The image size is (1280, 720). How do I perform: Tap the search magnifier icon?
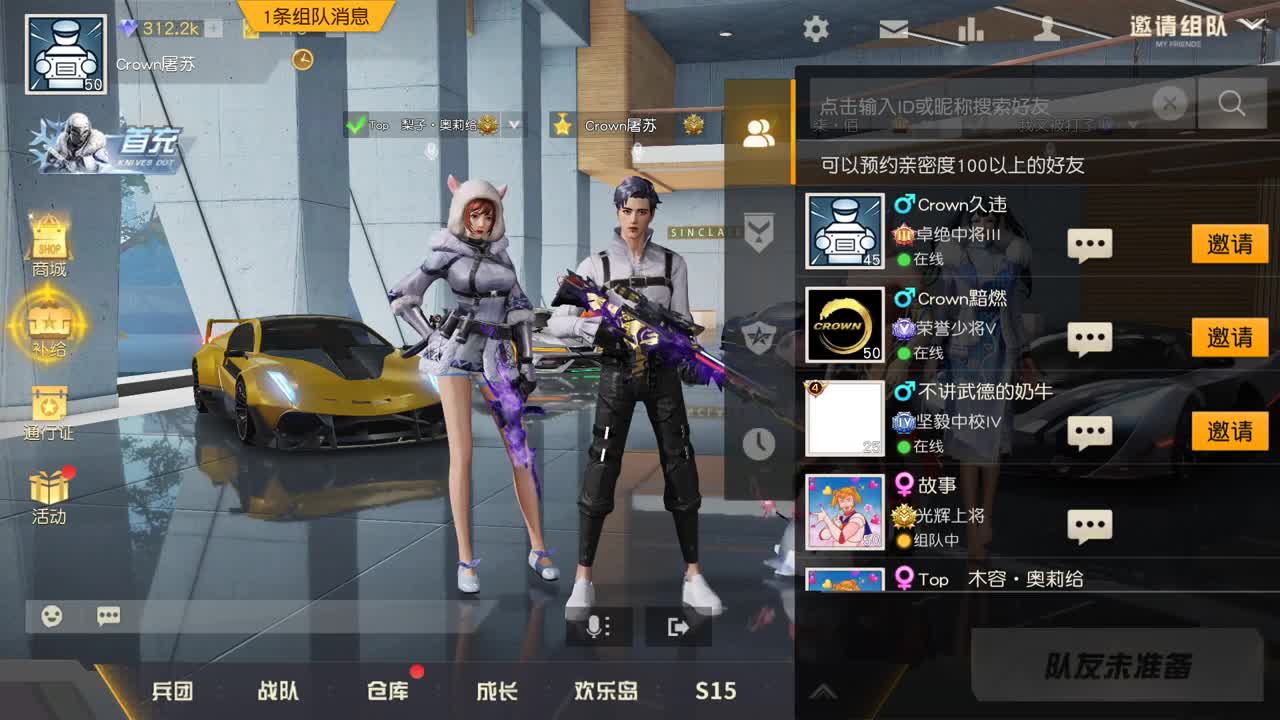pyautogui.click(x=1231, y=103)
